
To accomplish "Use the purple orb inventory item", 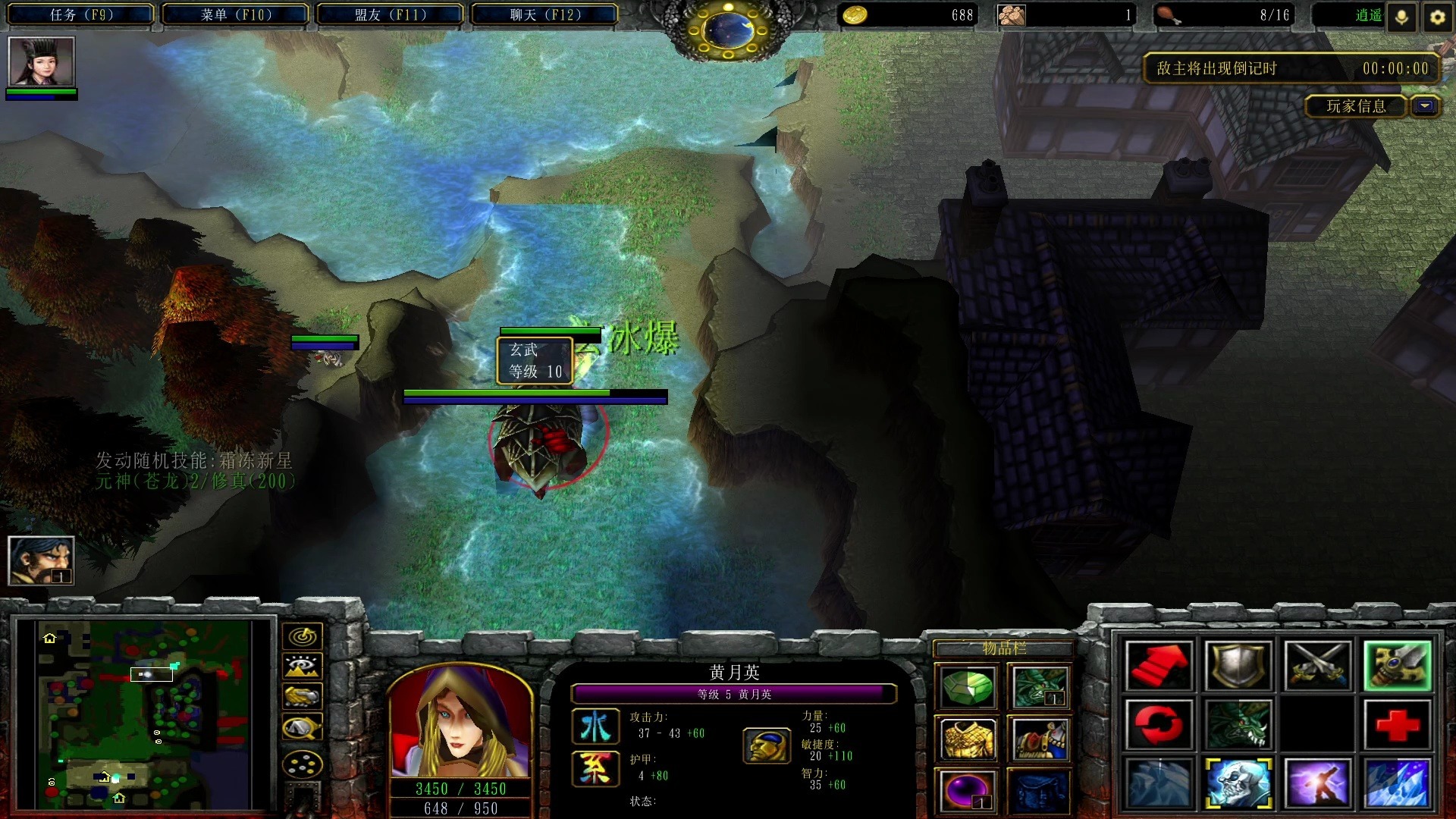I will coord(967,791).
